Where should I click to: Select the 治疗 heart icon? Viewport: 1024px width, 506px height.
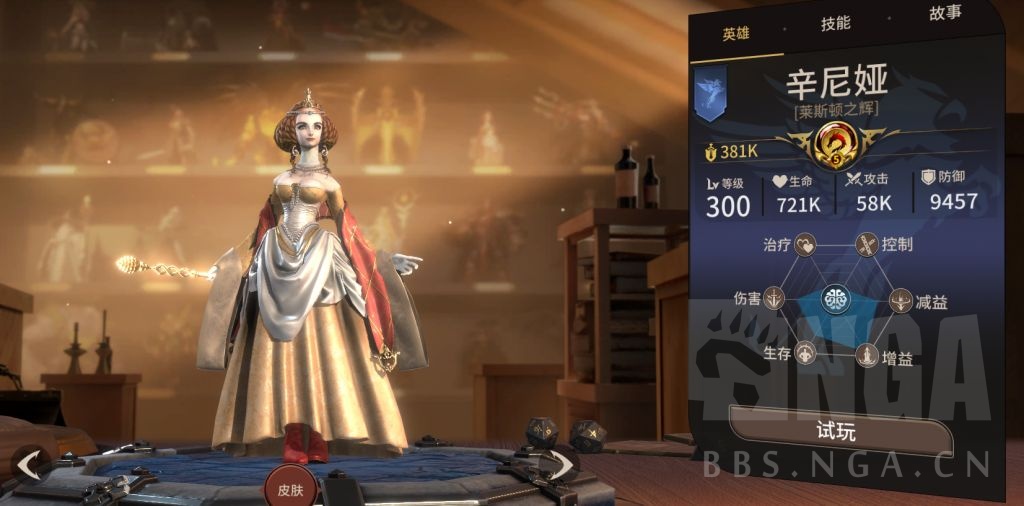[806, 245]
